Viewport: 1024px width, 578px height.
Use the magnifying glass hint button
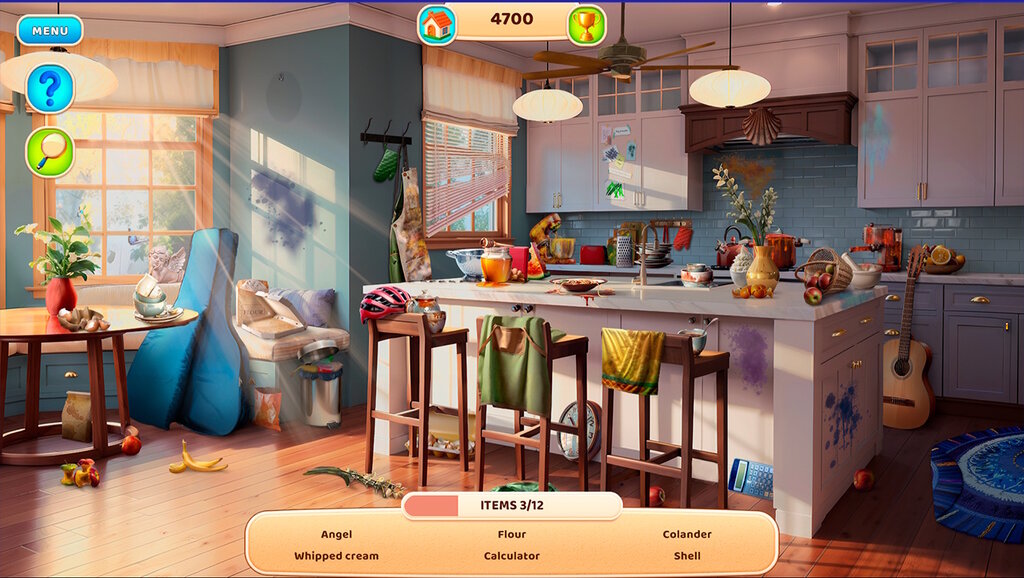coord(50,152)
